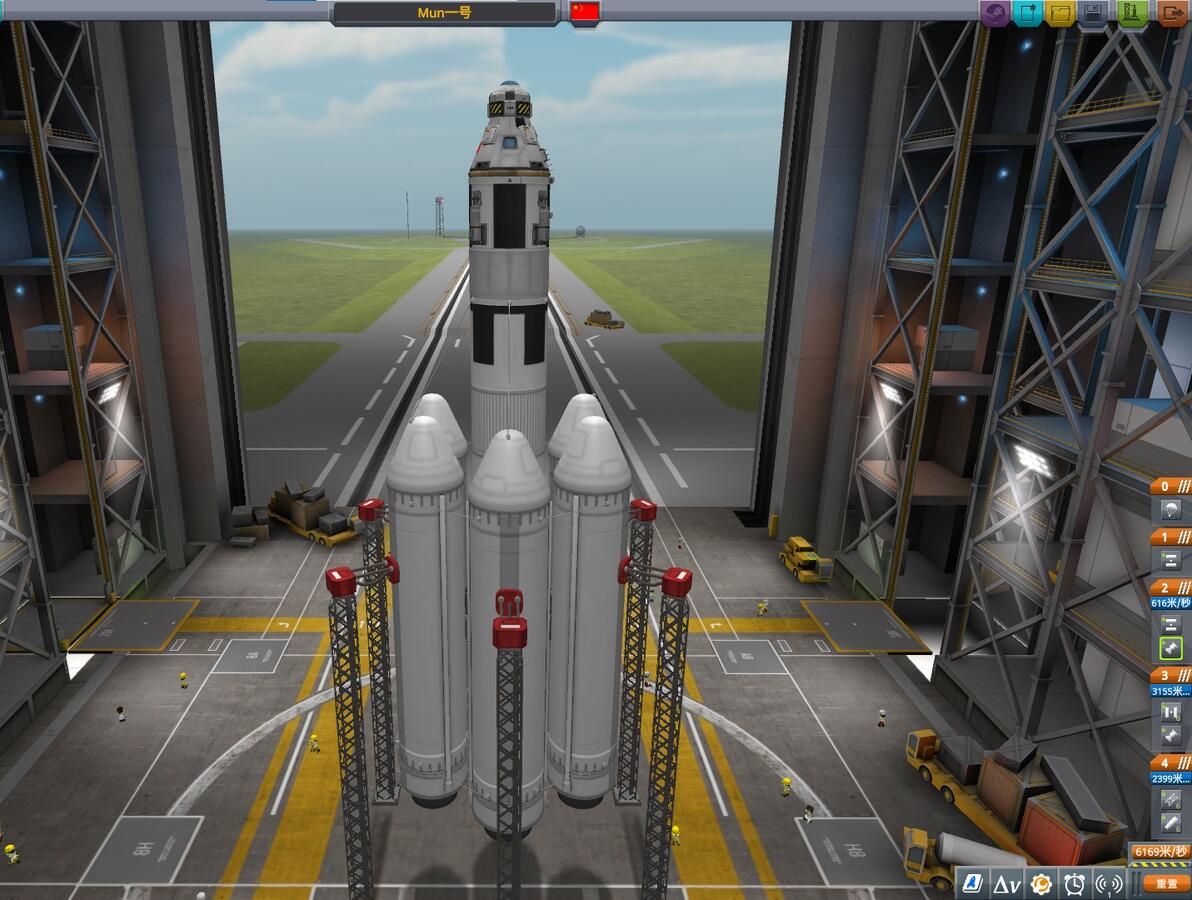Open the purple Steam Workshop button
Screen dimensions: 1192x900
pyautogui.click(x=996, y=14)
